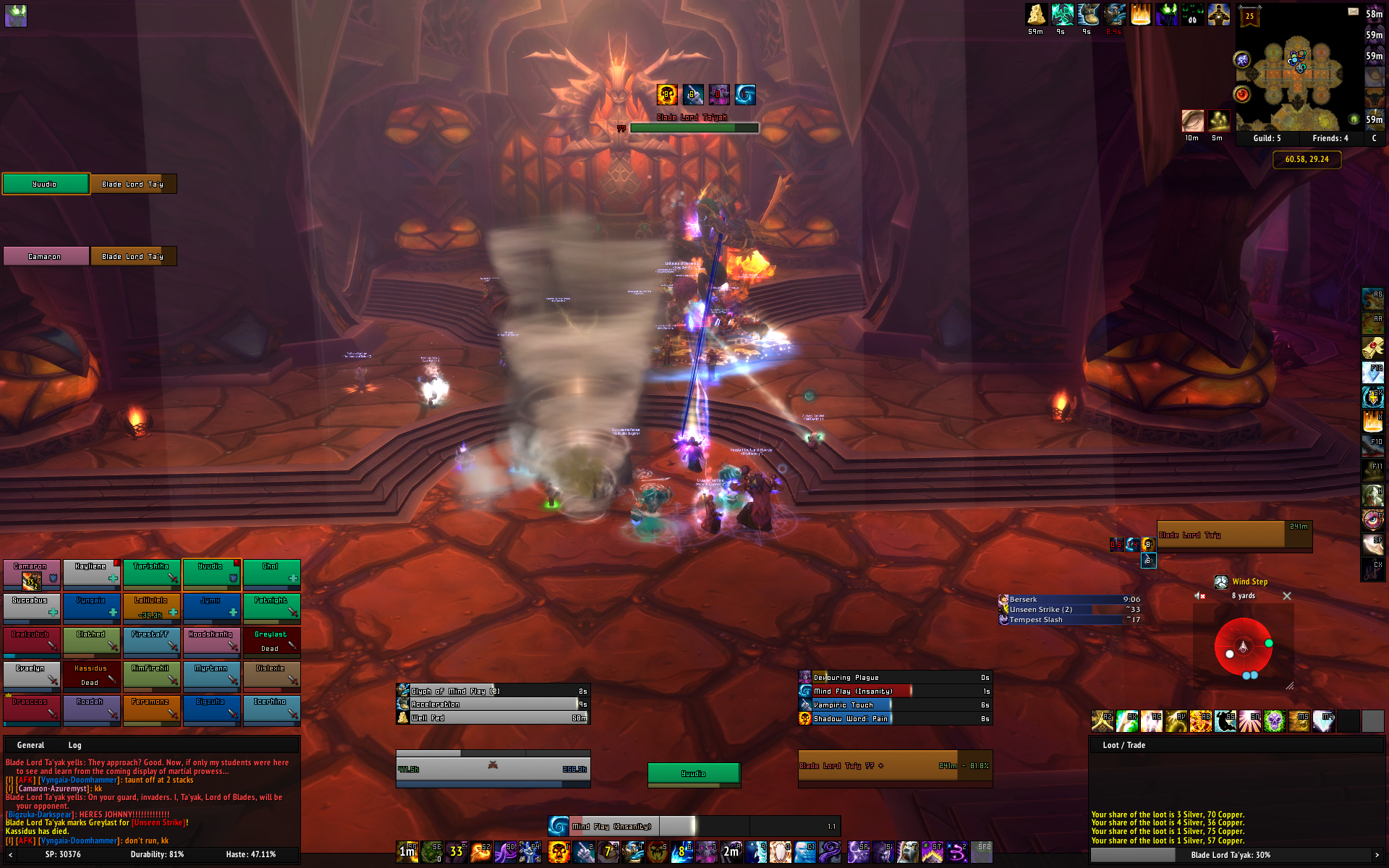Viewport: 1389px width, 868px height.
Task: Click Icerhino's raid frame
Action: pyautogui.click(x=271, y=709)
